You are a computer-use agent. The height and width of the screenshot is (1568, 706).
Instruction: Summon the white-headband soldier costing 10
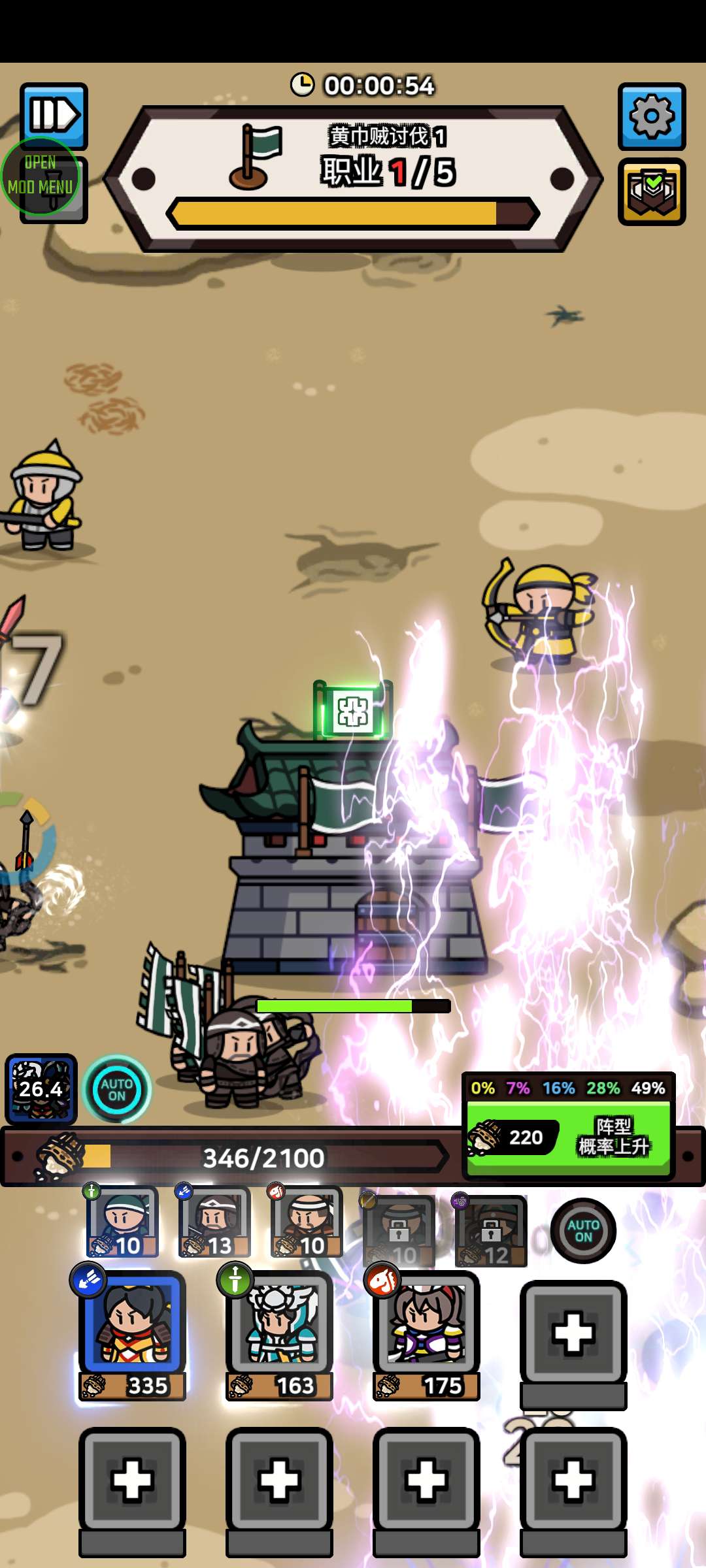[307, 1222]
